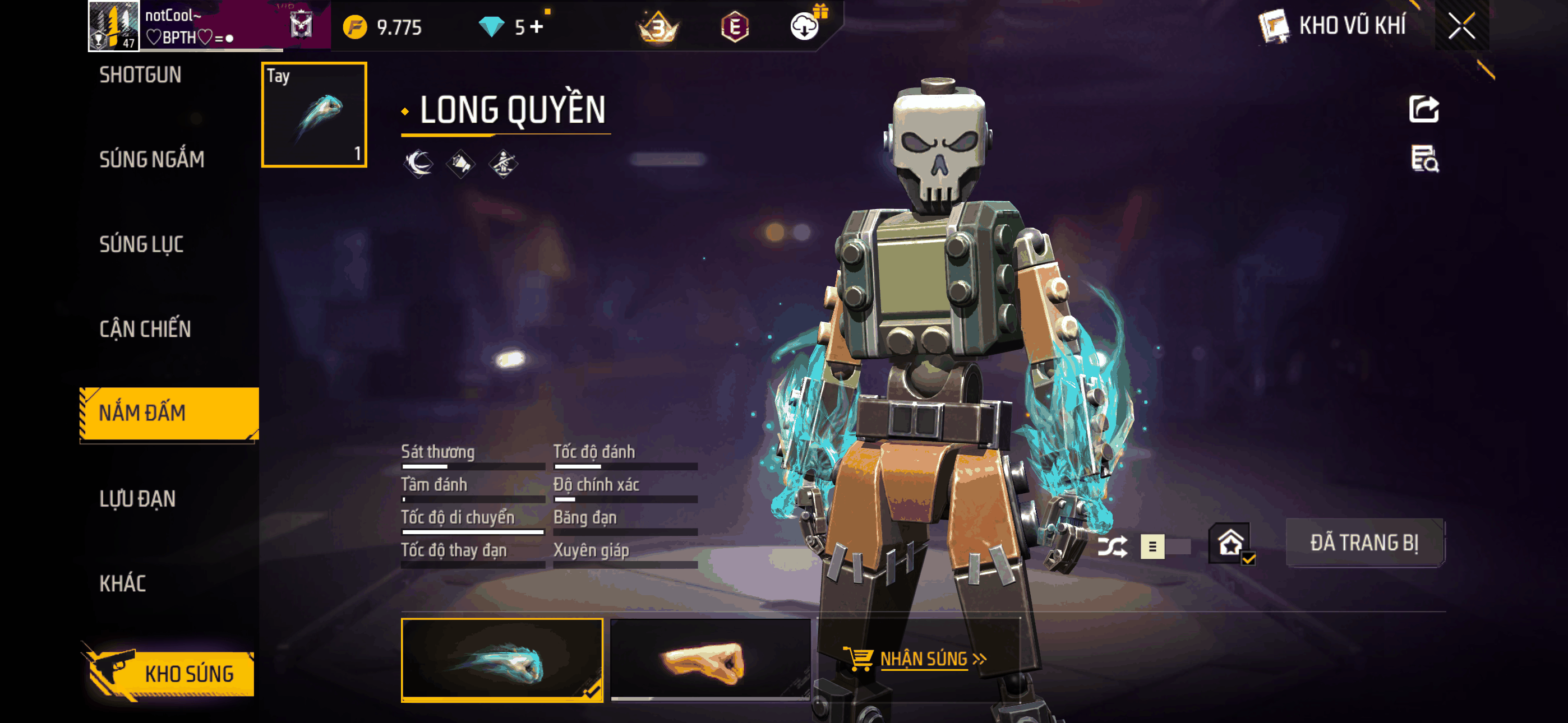1568x723 pixels.
Task: Toggle the home lobby display icon
Action: (1230, 543)
